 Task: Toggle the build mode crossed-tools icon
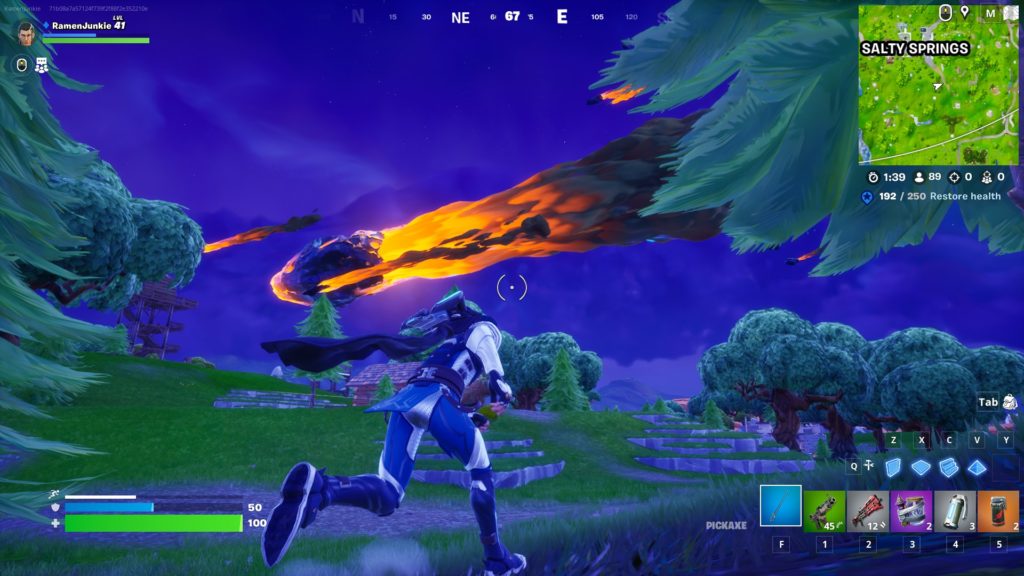click(x=867, y=465)
